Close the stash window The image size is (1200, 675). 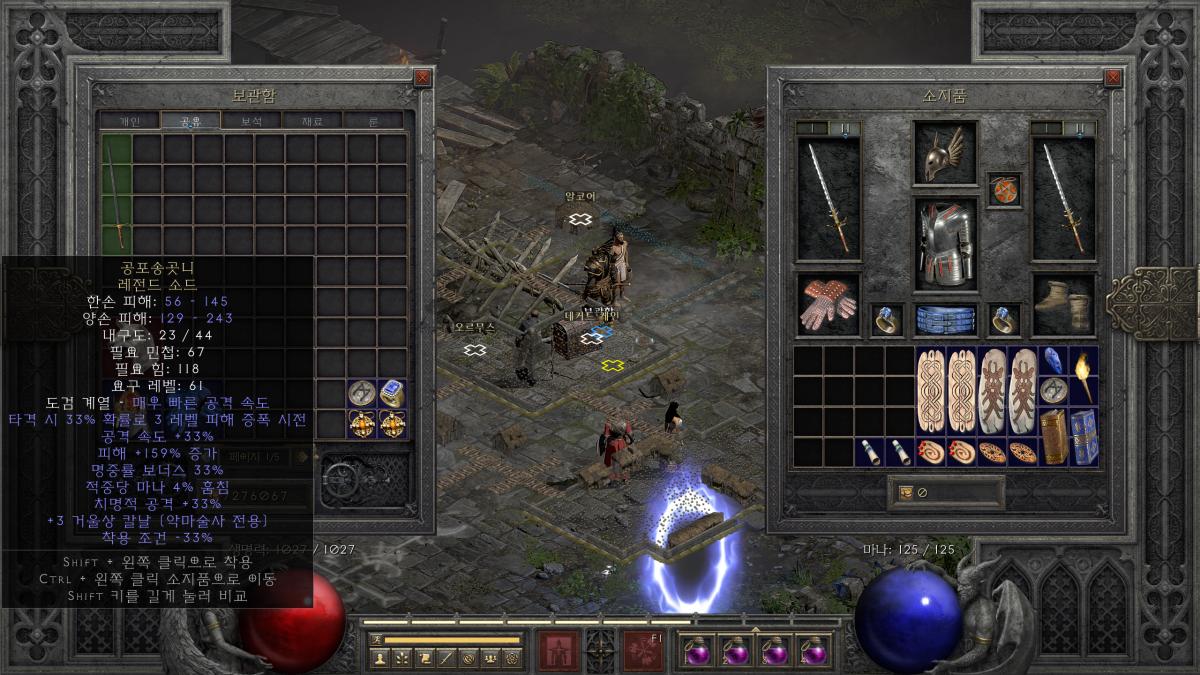coord(423,77)
